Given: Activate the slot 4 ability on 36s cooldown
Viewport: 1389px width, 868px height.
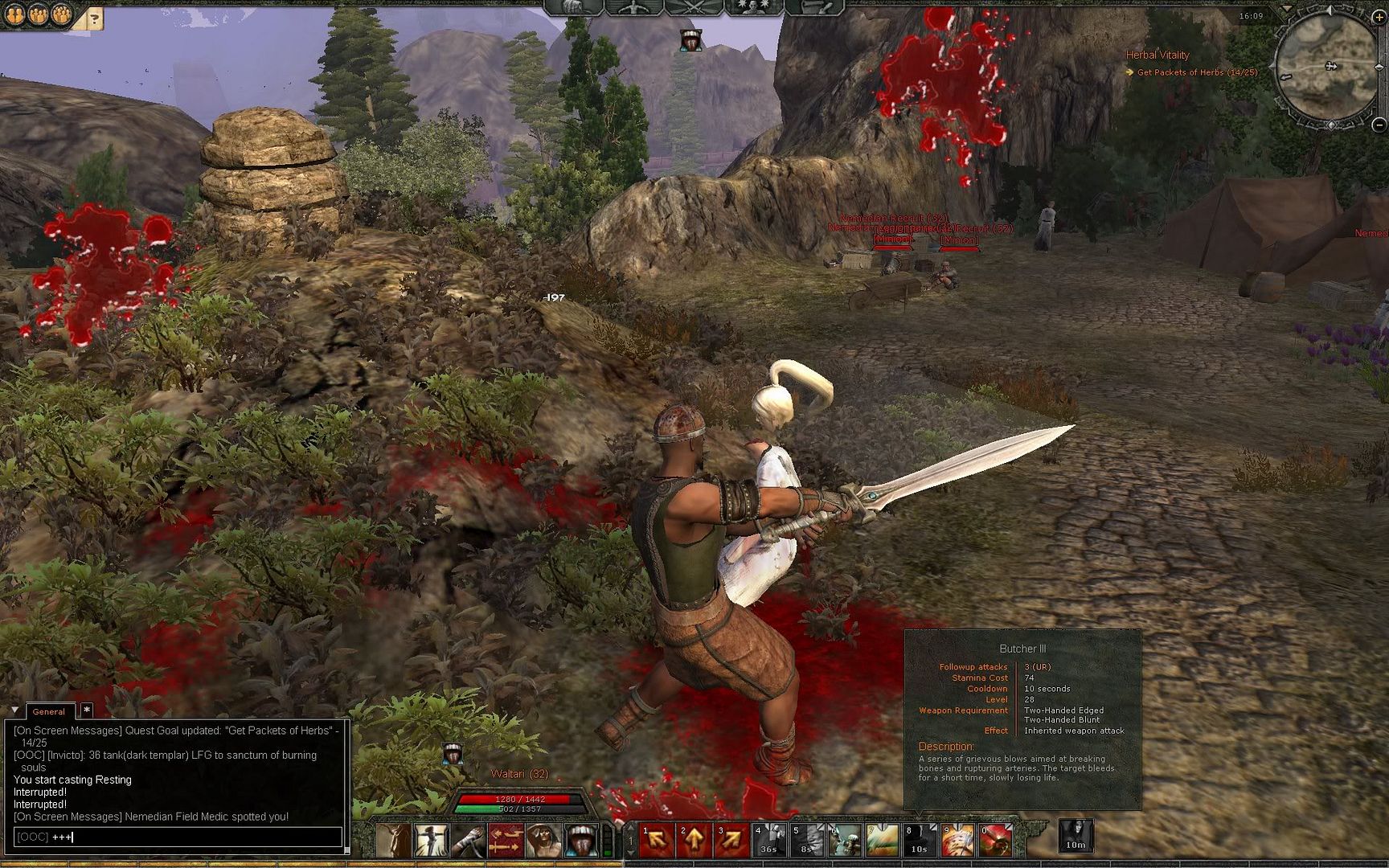Looking at the screenshot, I should (768, 841).
